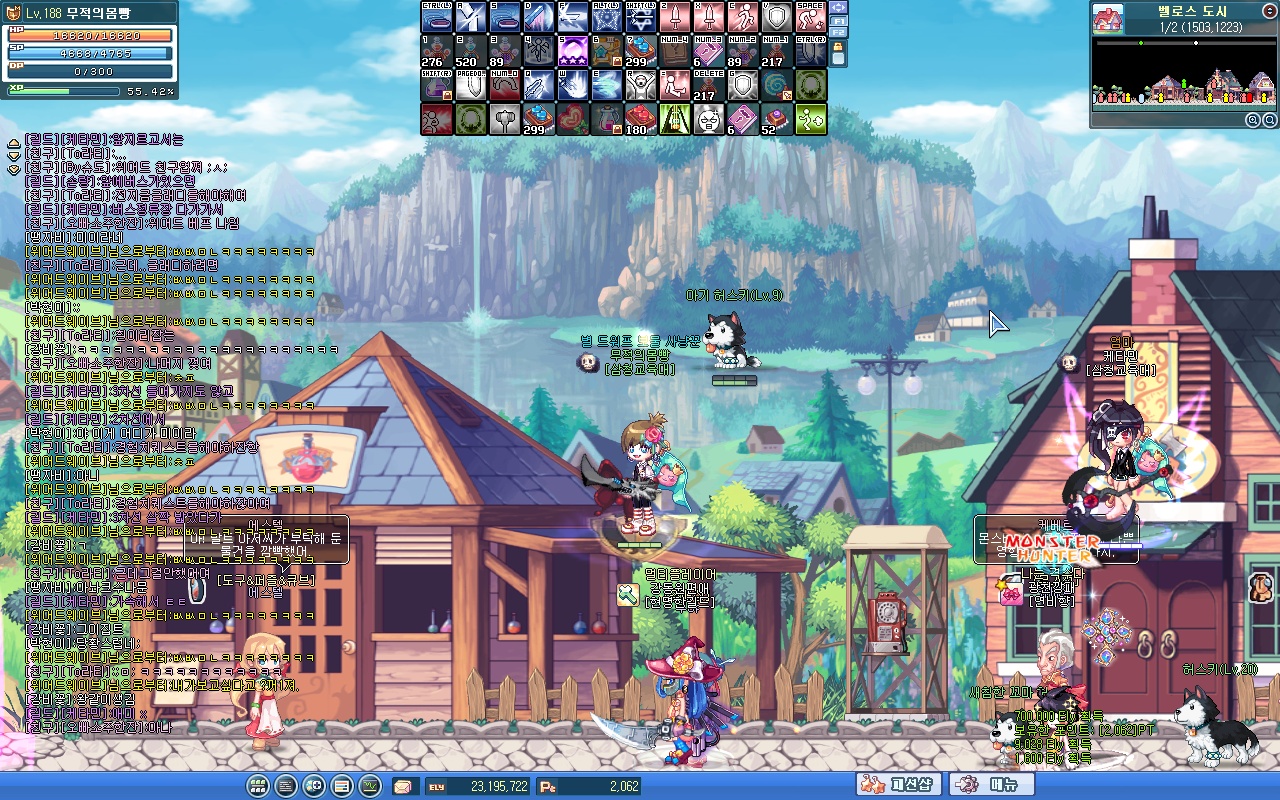Use the red gem box with count 180
This screenshot has width=1280, height=800.
click(641, 120)
